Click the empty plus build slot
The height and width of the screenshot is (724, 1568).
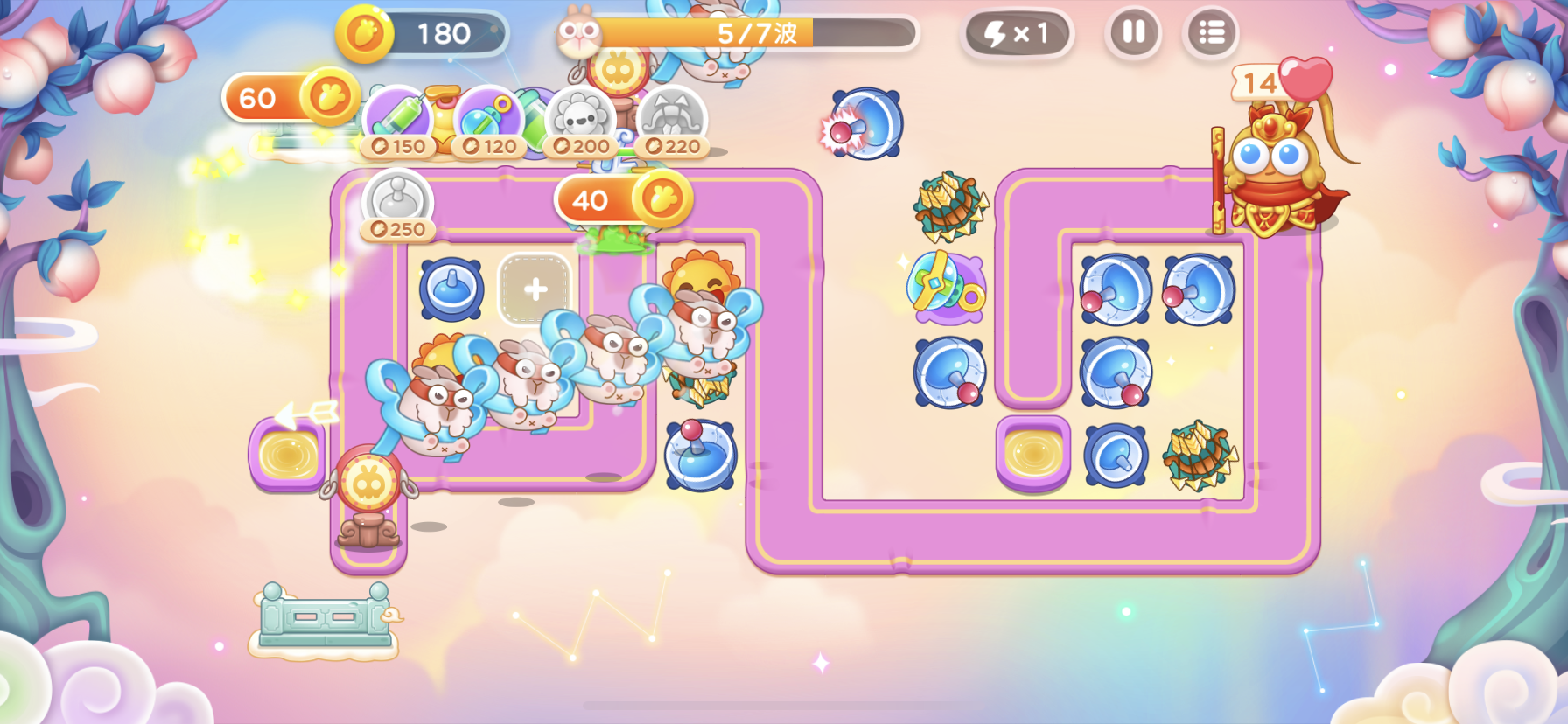click(535, 289)
